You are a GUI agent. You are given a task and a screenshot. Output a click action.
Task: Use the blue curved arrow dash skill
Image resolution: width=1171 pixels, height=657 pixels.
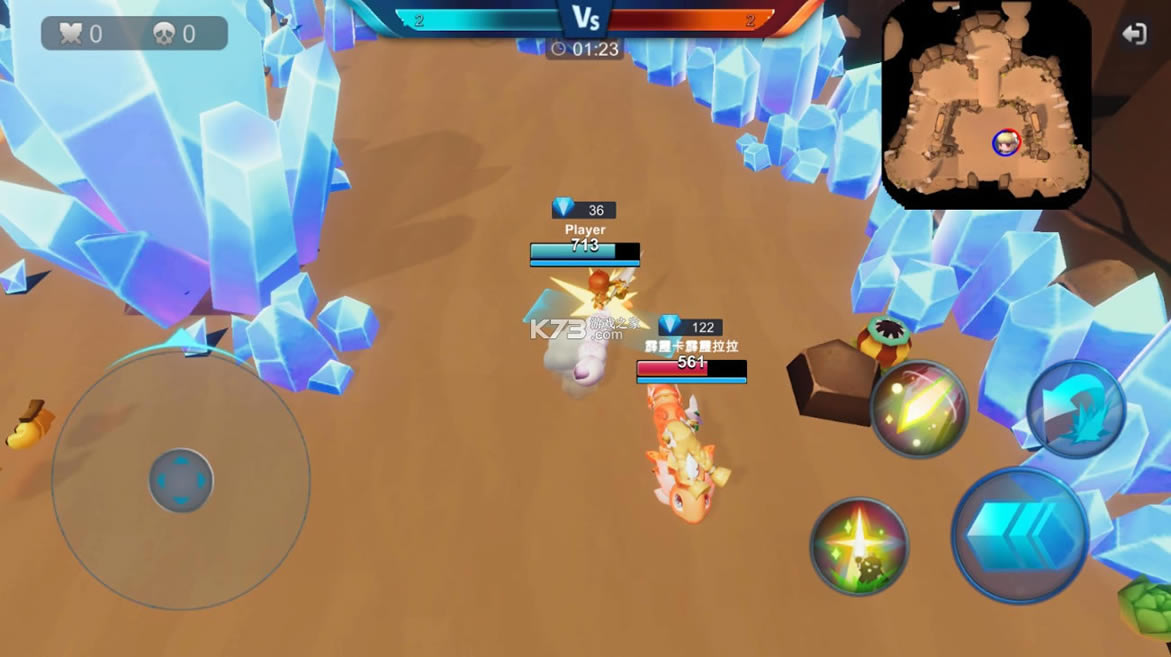pos(1076,410)
